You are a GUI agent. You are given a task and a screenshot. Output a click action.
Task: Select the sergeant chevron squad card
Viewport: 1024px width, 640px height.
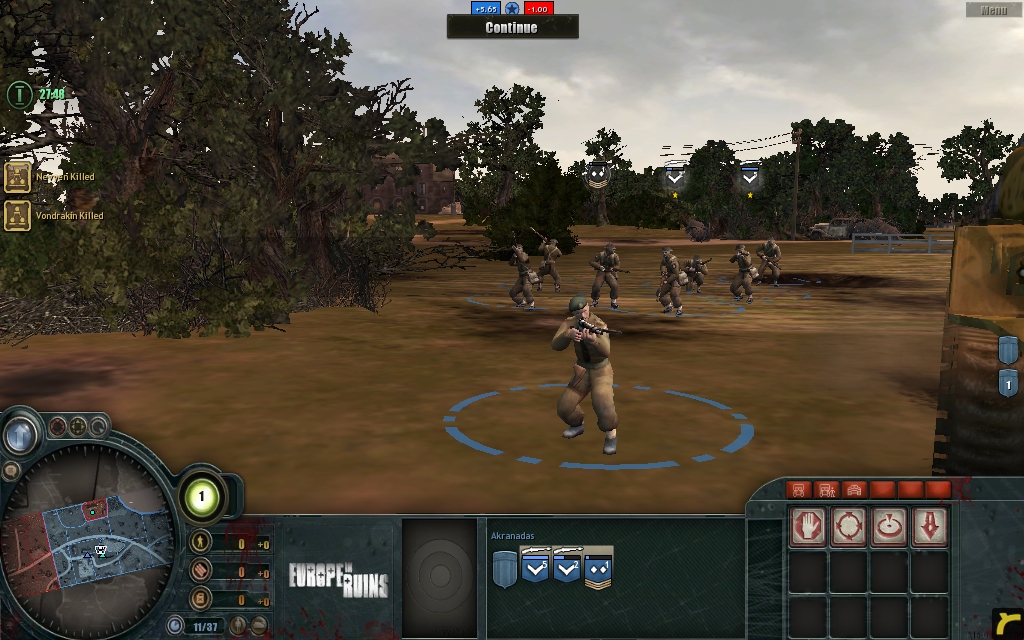tap(598, 569)
